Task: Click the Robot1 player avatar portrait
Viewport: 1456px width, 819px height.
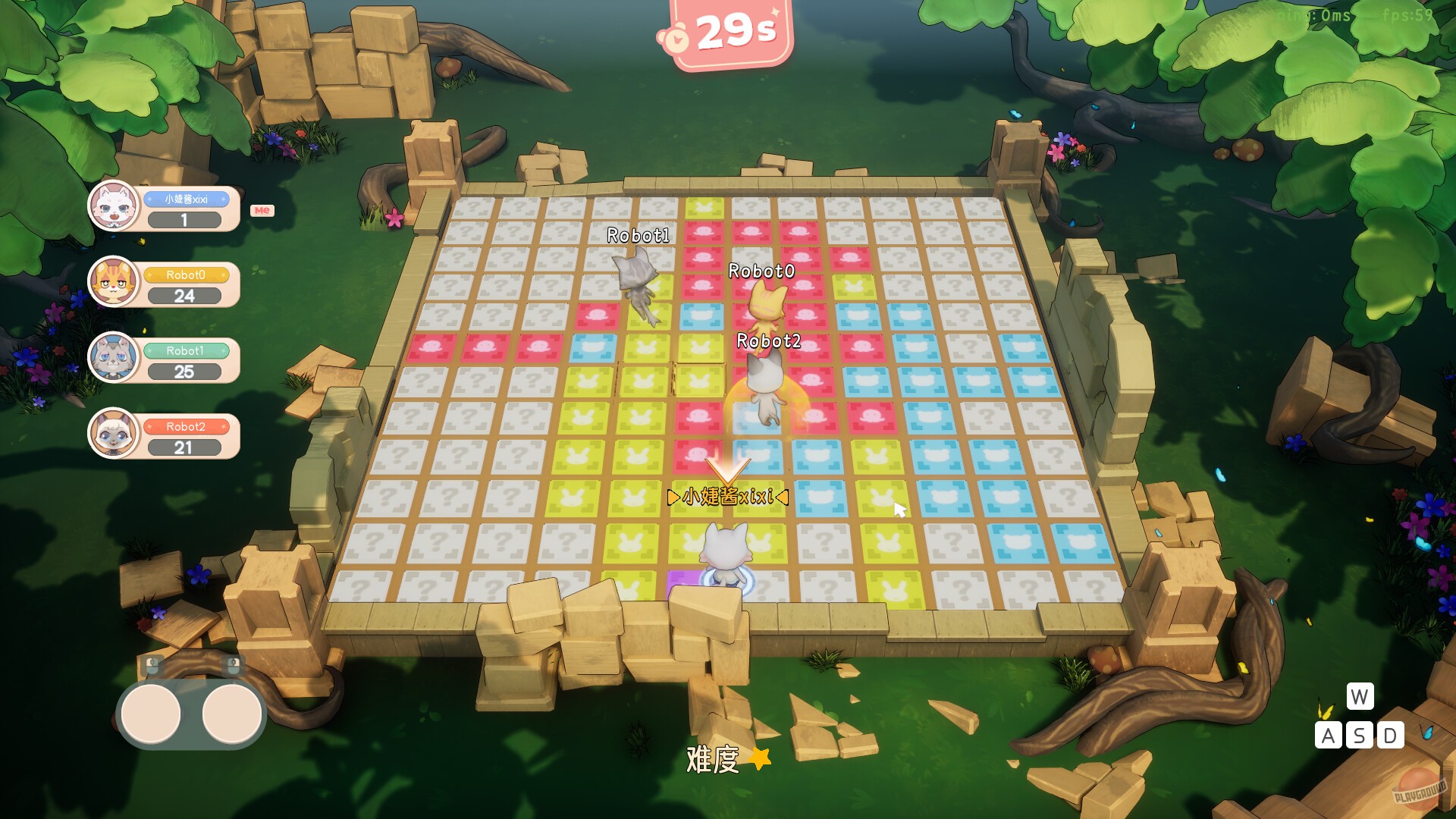Action: pos(115,358)
